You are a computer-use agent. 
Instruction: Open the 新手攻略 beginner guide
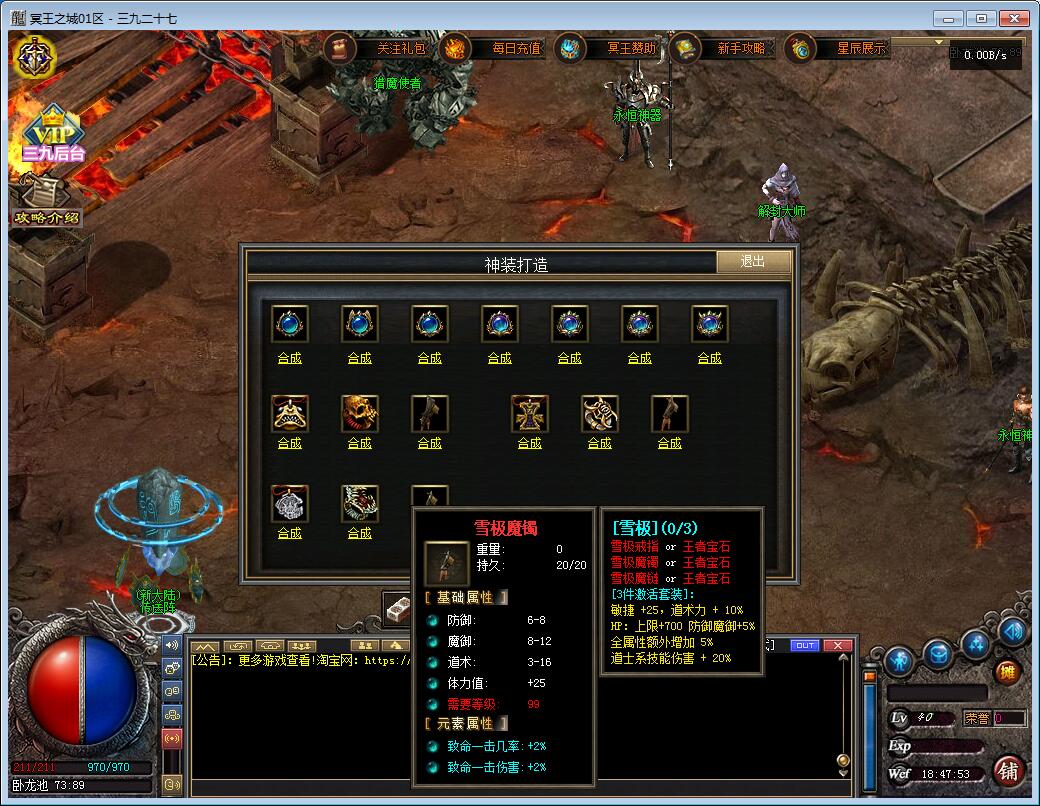[726, 47]
